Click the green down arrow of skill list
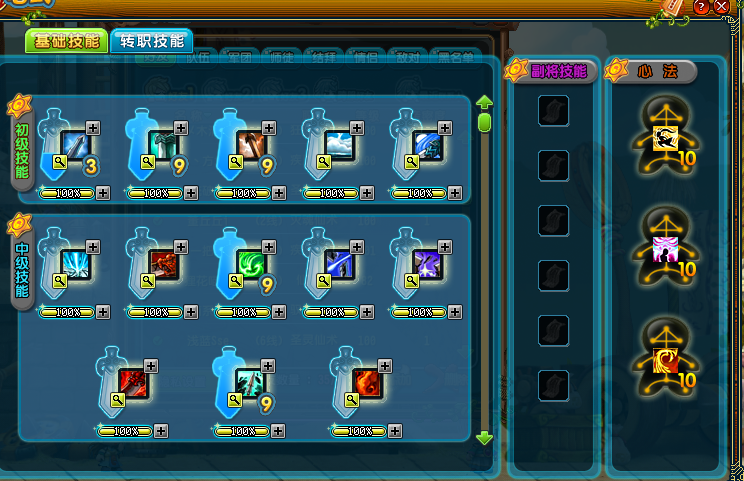Viewport: 744px width, 481px height. point(485,437)
